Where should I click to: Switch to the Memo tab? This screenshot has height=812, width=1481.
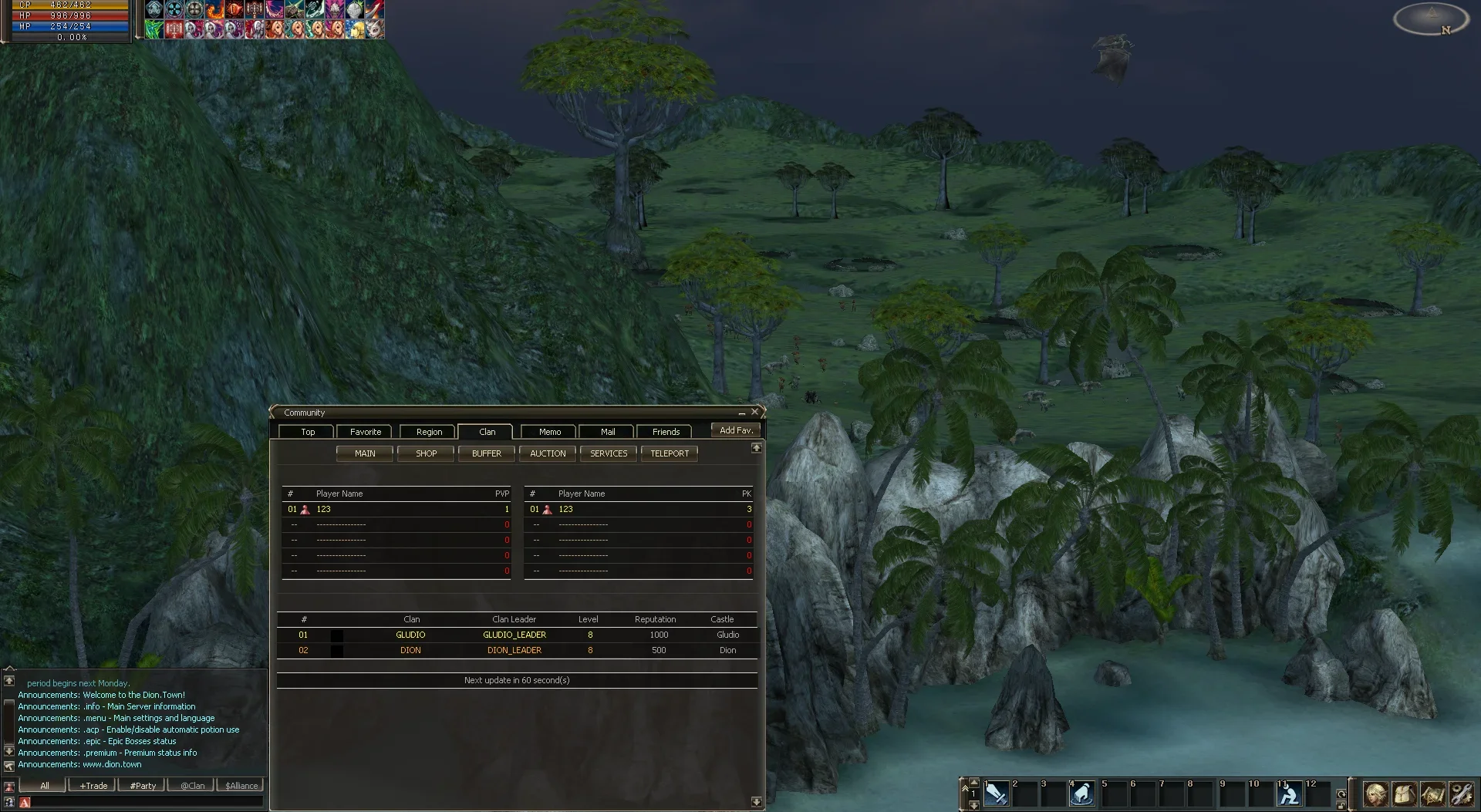(x=549, y=432)
